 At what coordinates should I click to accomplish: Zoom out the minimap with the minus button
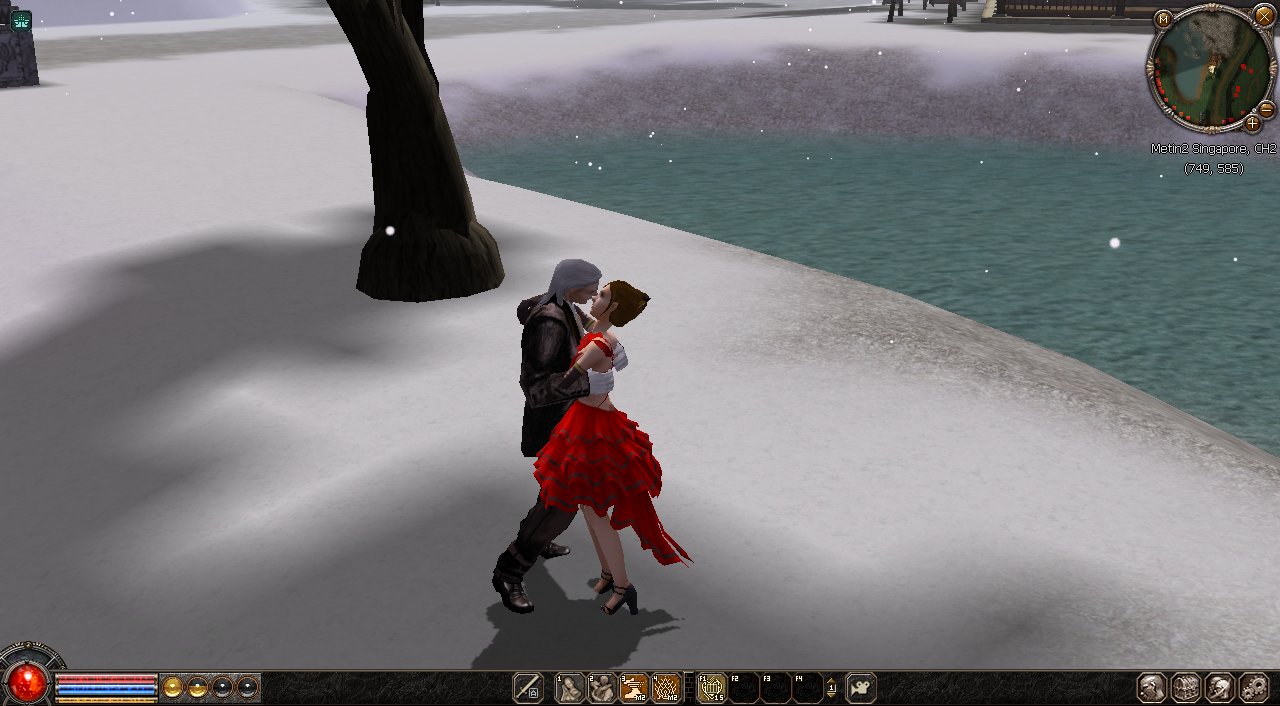click(1266, 109)
